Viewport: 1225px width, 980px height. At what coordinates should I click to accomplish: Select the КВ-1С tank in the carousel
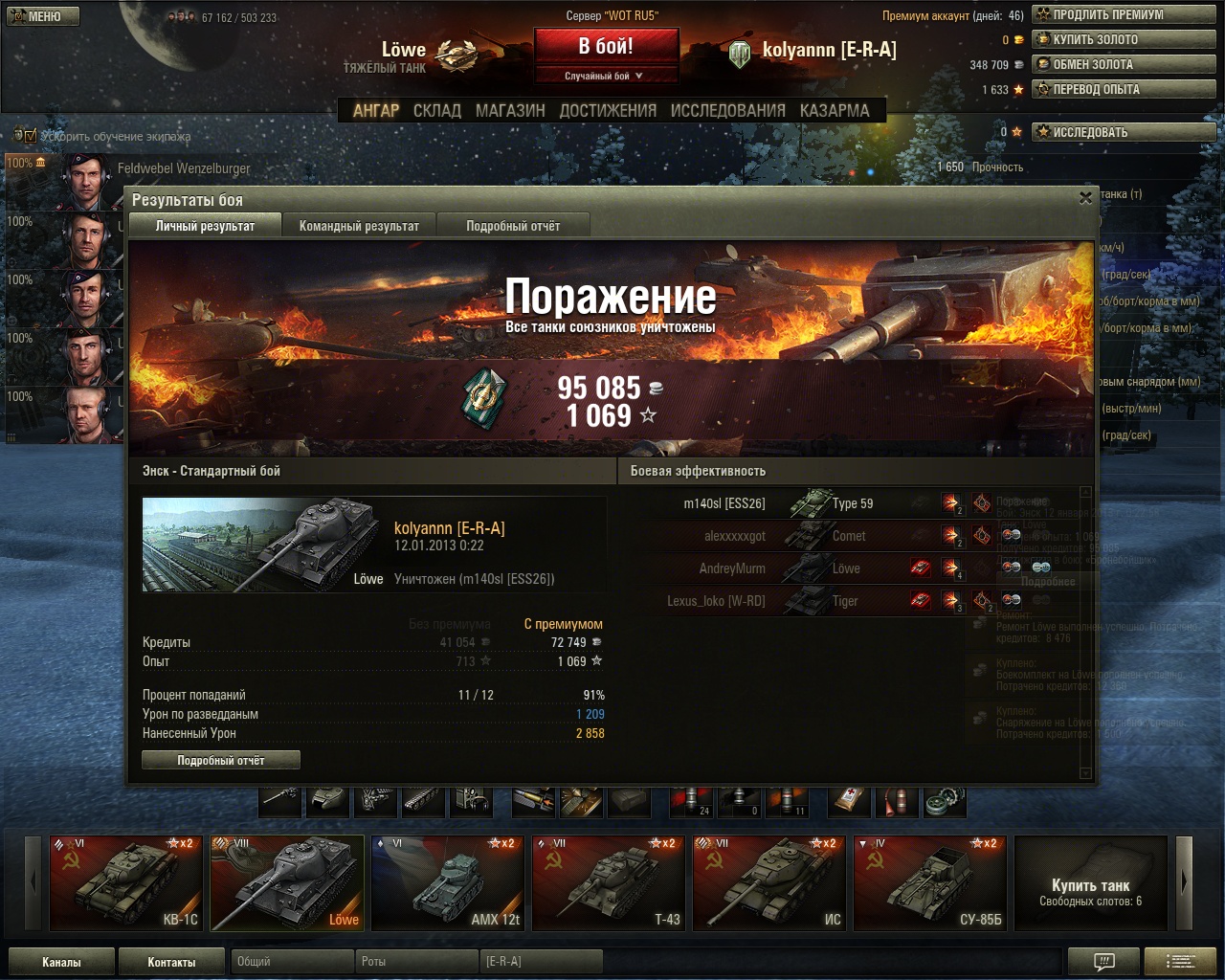coord(127,883)
